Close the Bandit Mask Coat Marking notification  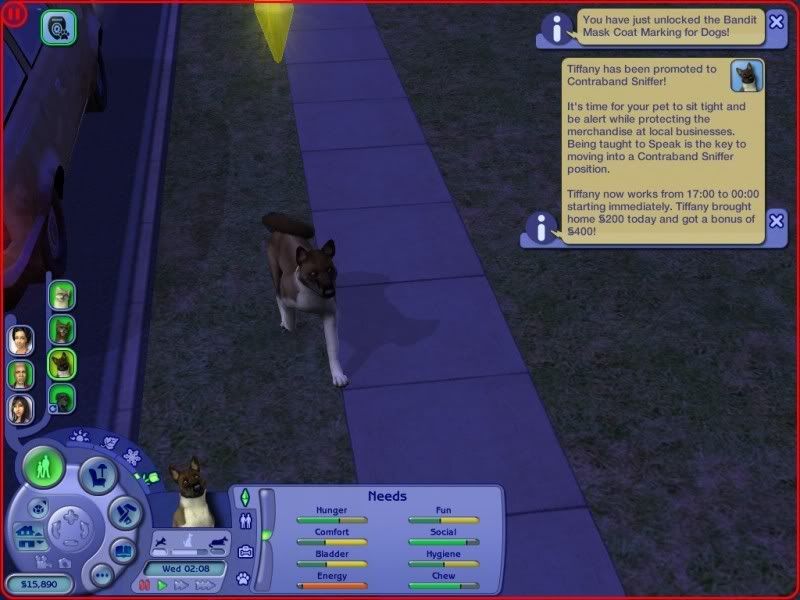[776, 24]
